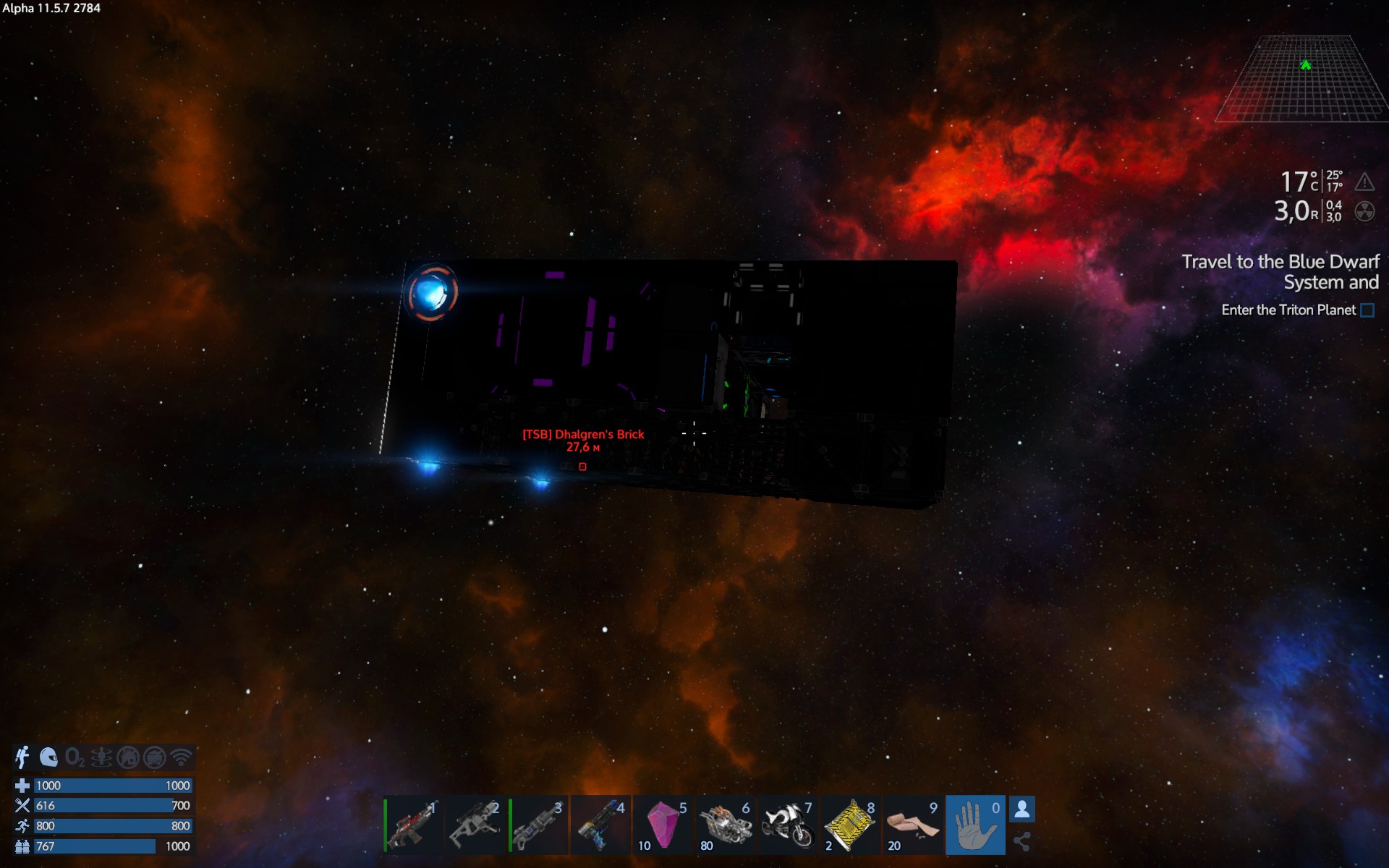The height and width of the screenshot is (868, 1389).
Task: Select the engine part stack in slot 6
Action: 726,825
